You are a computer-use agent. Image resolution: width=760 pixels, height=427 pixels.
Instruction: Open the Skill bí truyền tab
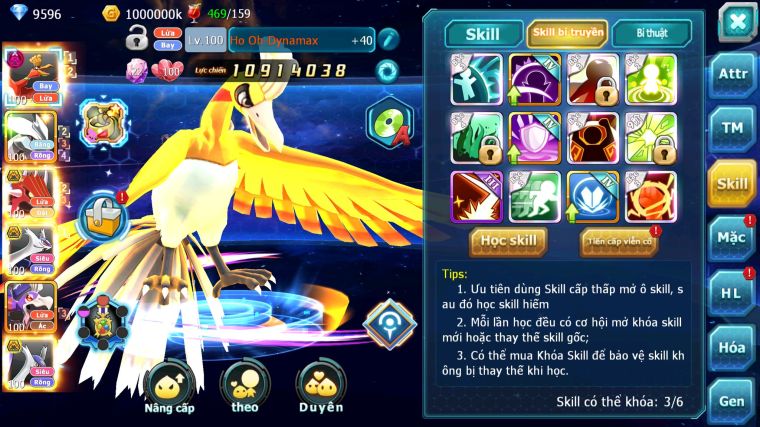567,34
